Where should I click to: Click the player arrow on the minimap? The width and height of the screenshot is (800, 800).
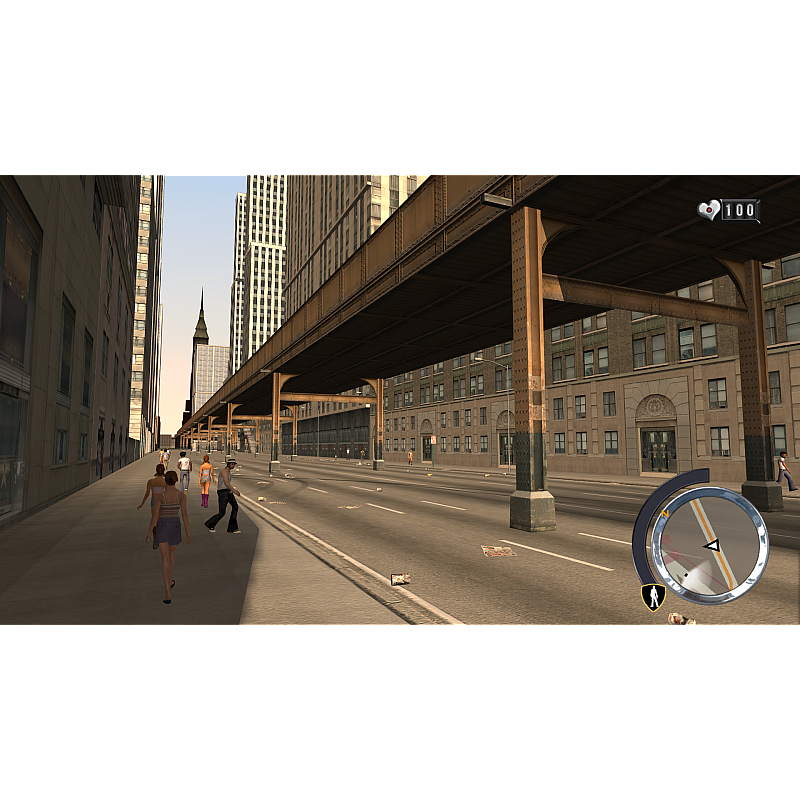click(x=712, y=545)
